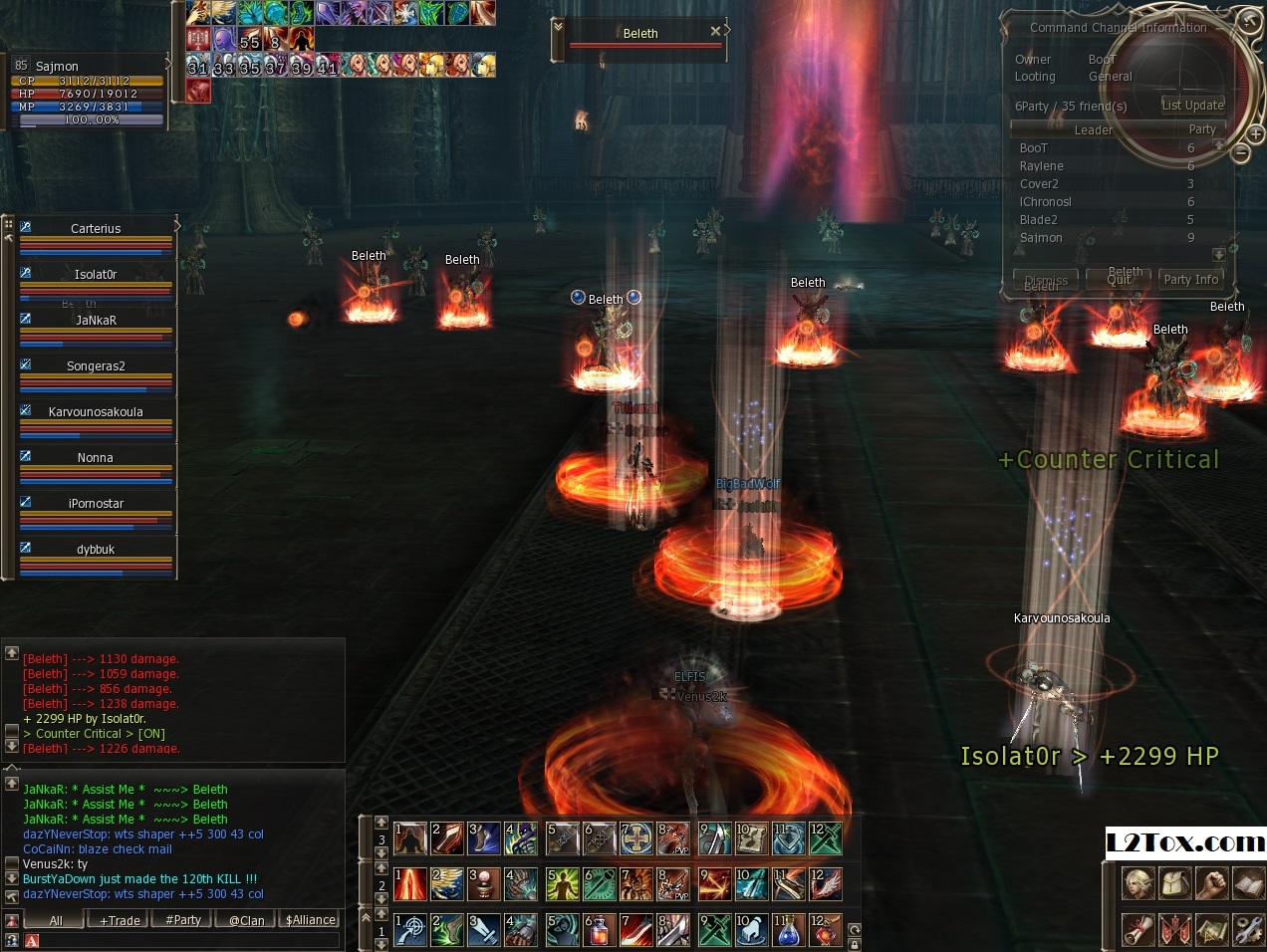Open the map scroll icon
The image size is (1267, 952).
click(x=1212, y=930)
